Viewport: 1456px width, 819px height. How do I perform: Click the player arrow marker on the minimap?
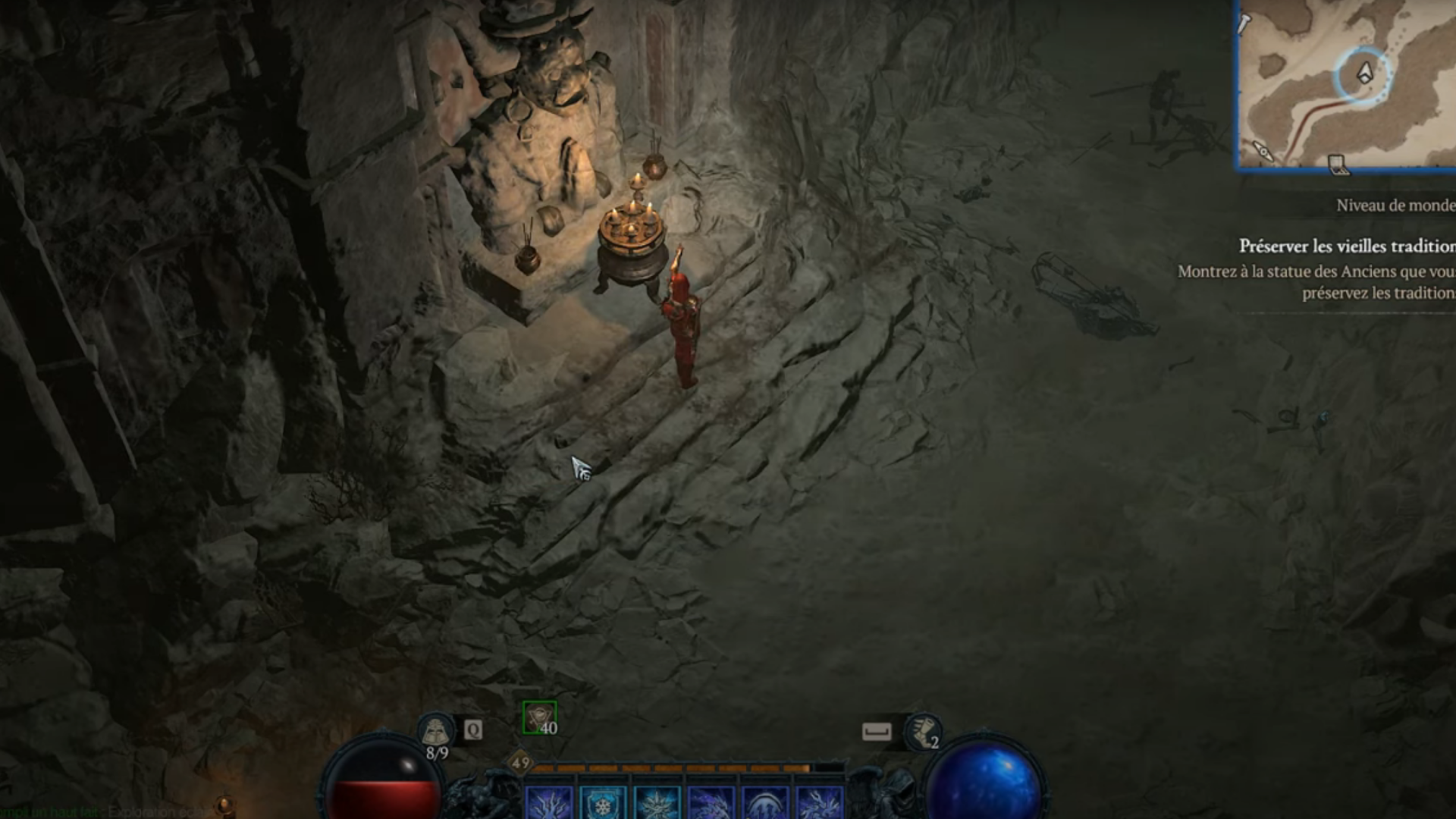pyautogui.click(x=1364, y=73)
